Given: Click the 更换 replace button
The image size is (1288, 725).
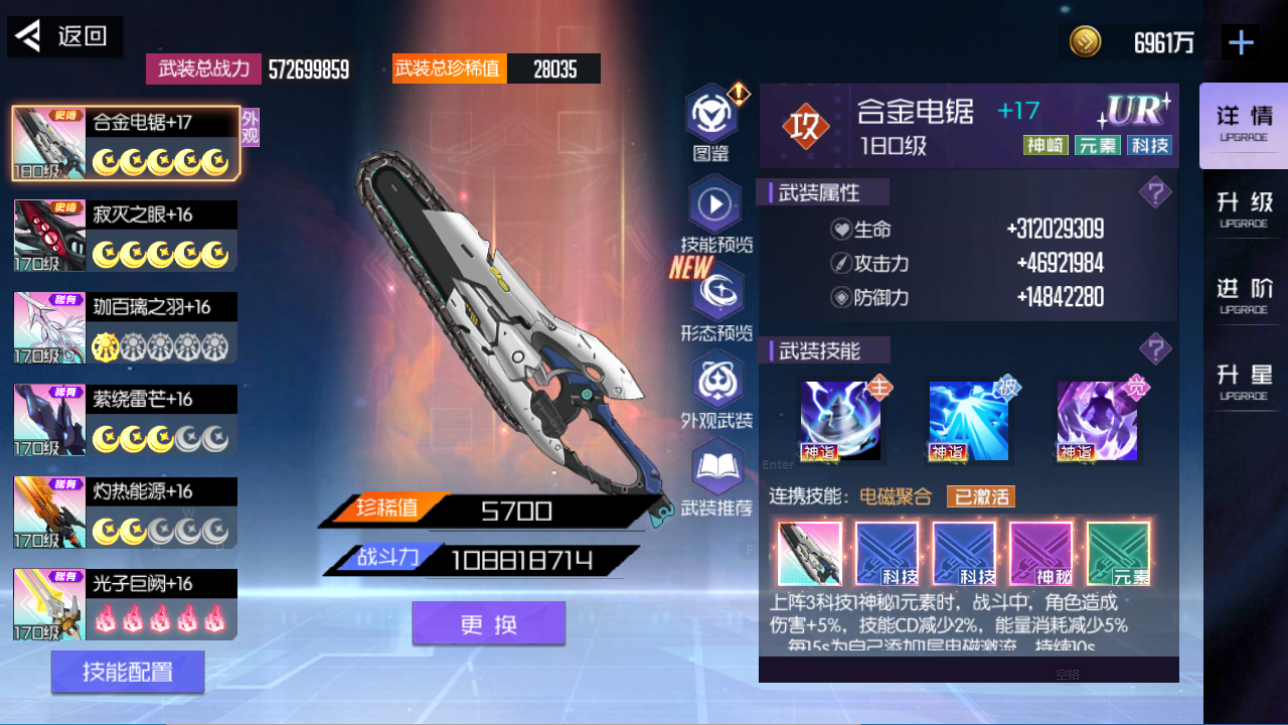Looking at the screenshot, I should (489, 624).
